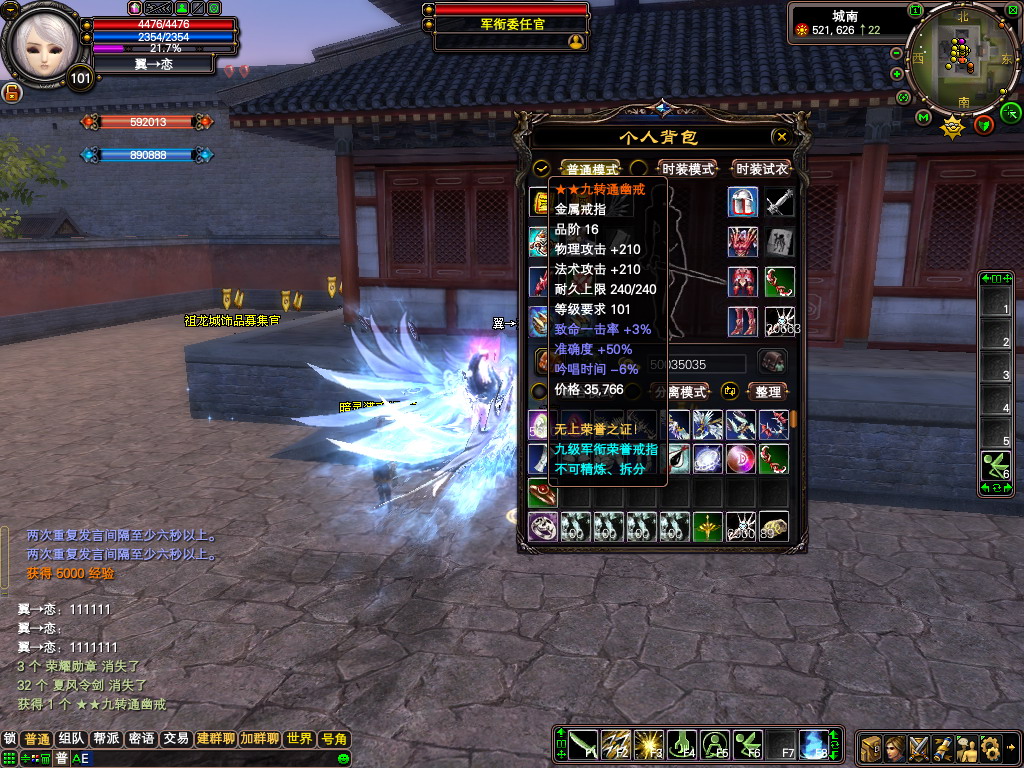Click the 整理 sort inventory button
This screenshot has height=768, width=1024.
768,391
